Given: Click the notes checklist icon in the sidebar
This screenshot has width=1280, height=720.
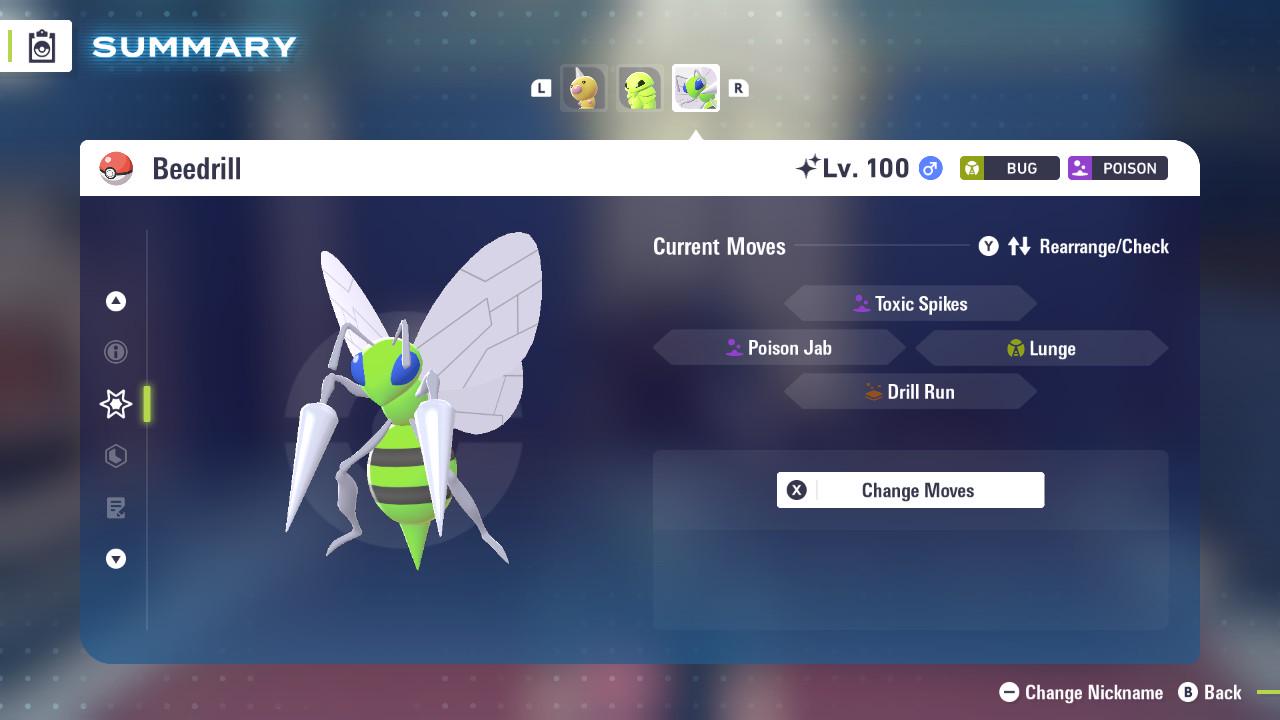Looking at the screenshot, I should (116, 508).
